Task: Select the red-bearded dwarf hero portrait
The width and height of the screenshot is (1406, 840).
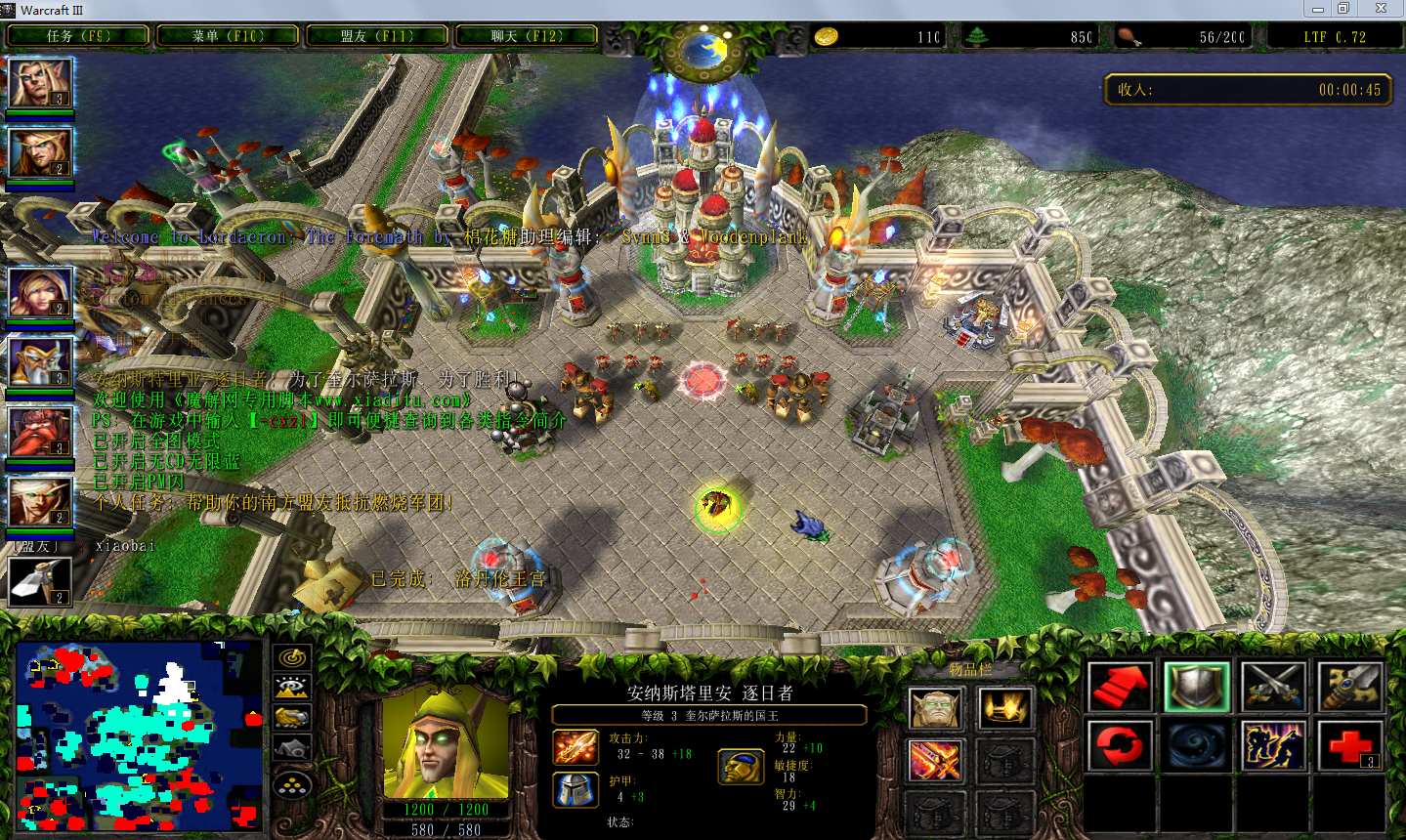Action: pos(40,432)
